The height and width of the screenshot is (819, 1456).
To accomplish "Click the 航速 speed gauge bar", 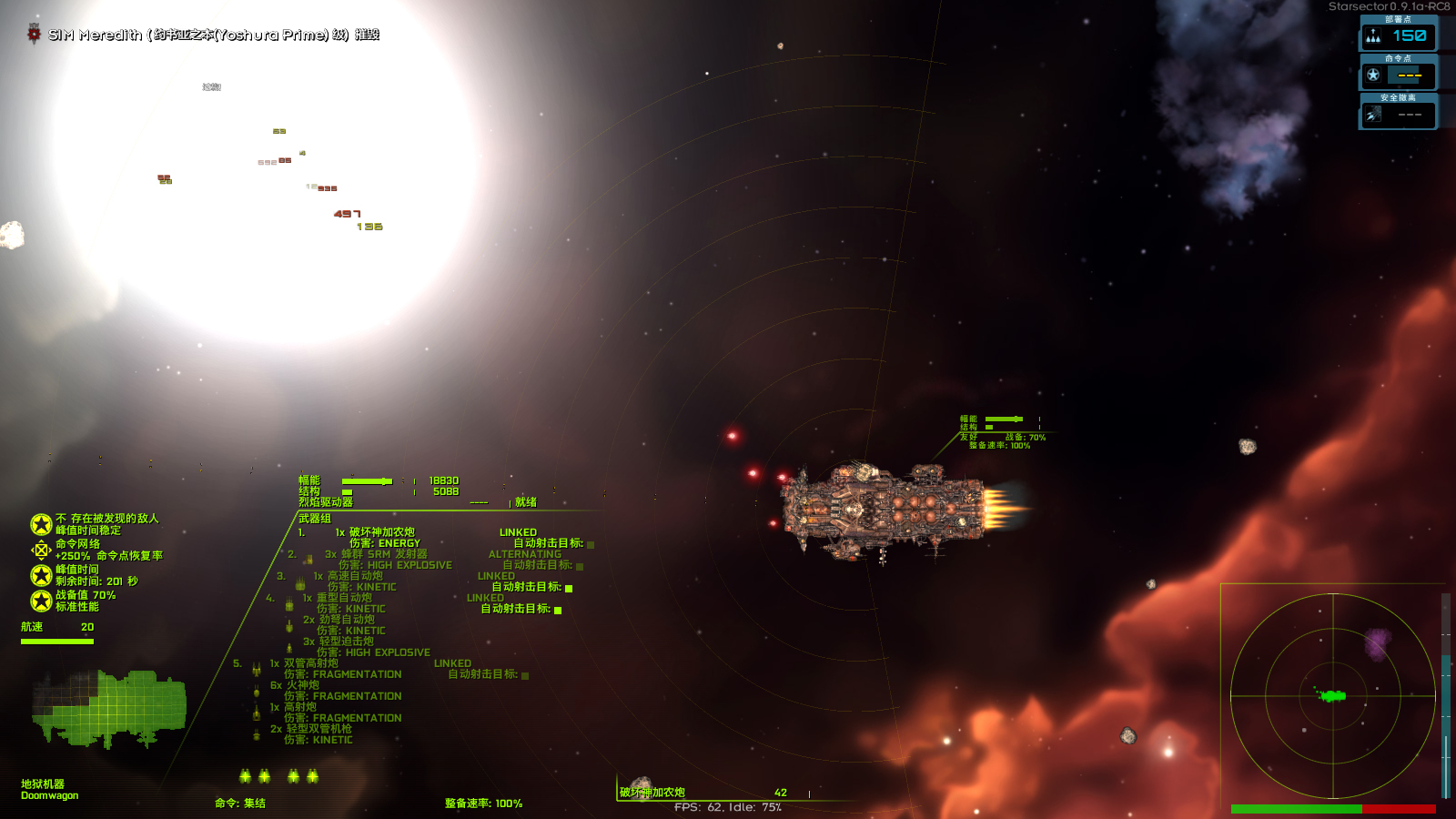I will click(x=56, y=641).
